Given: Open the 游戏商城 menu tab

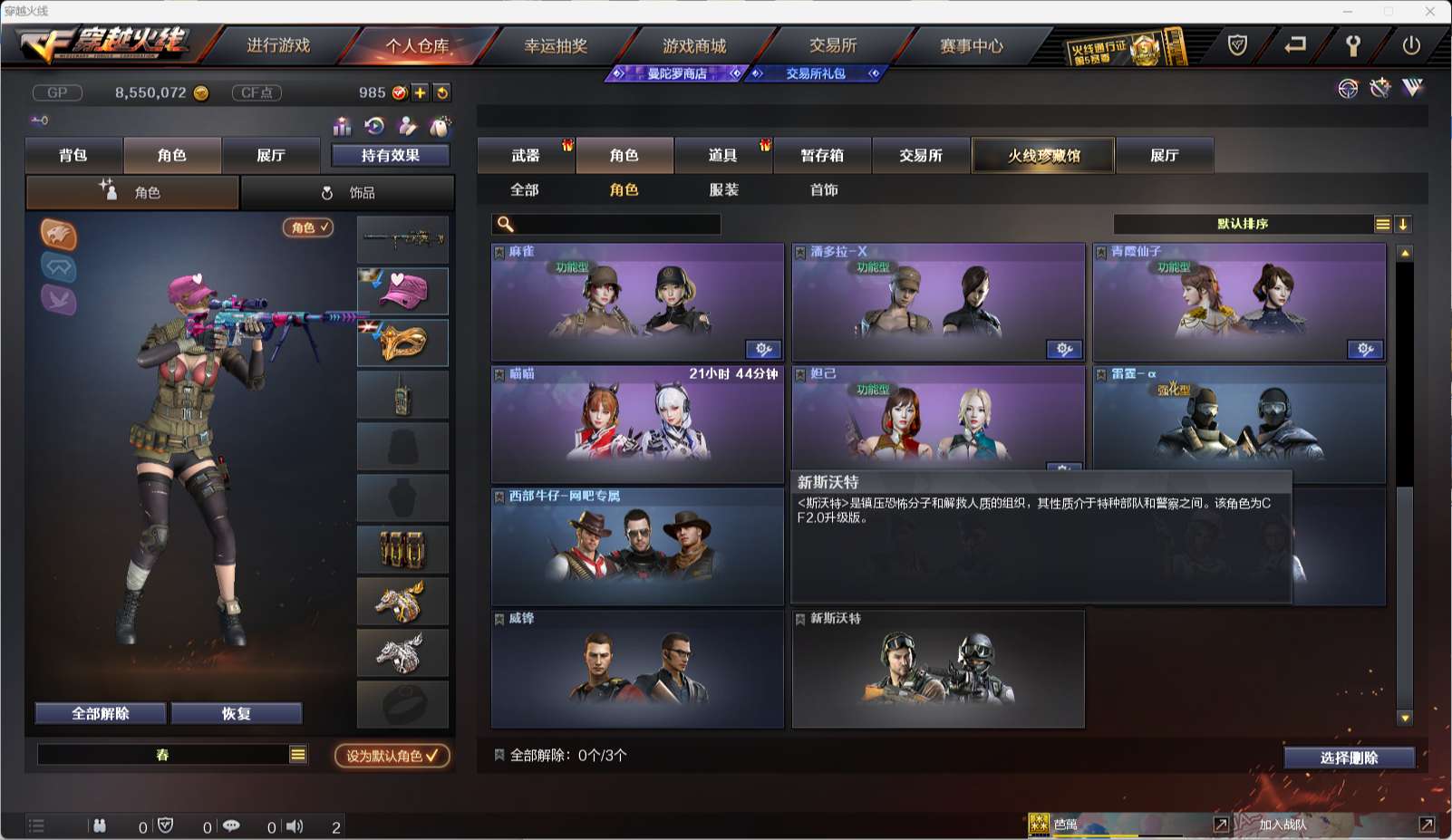Looking at the screenshot, I should pos(694,44).
